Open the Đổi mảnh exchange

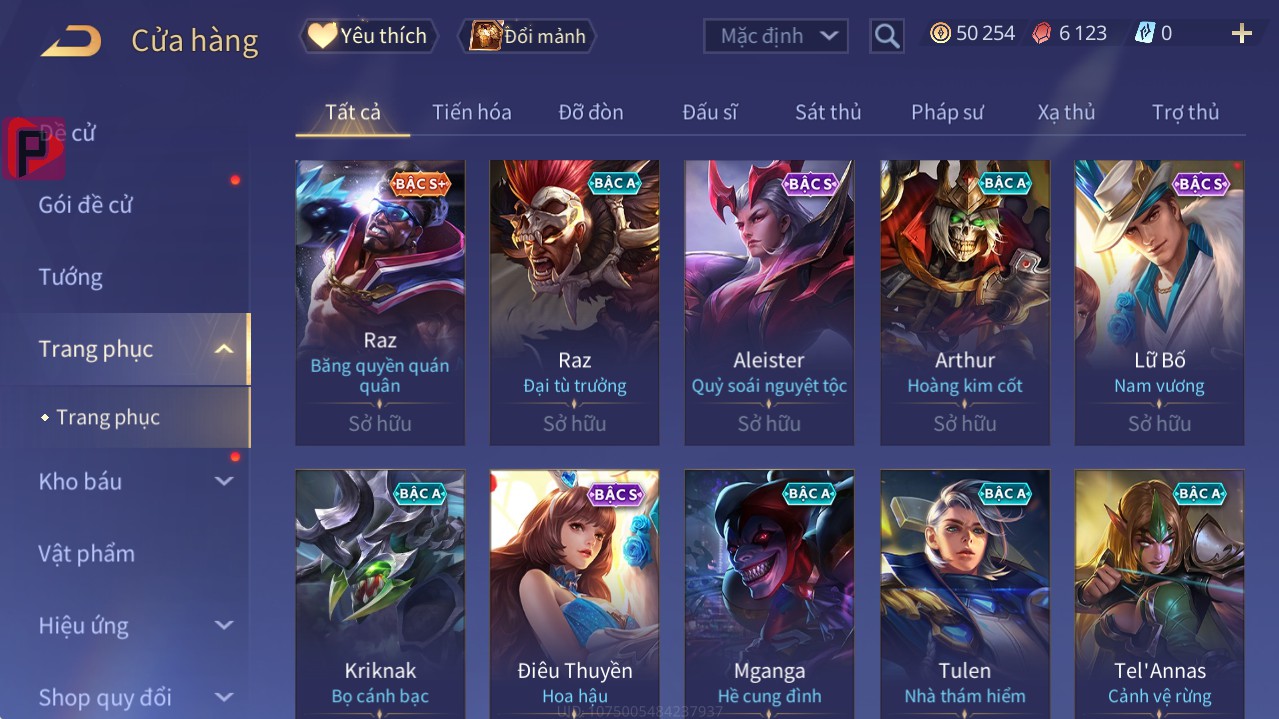tap(528, 36)
